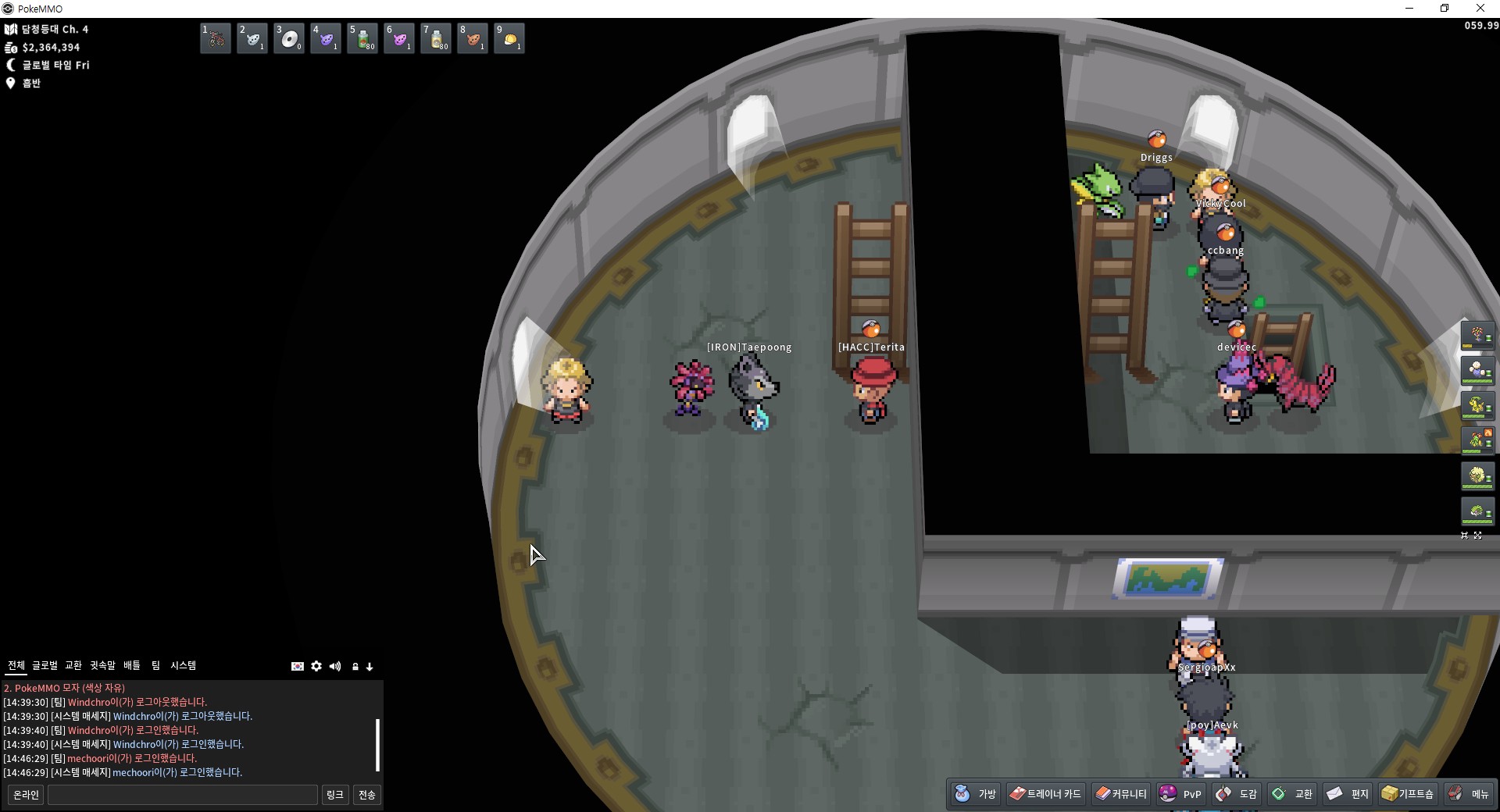Open the 커뮤니티 community panel

pos(1121,794)
